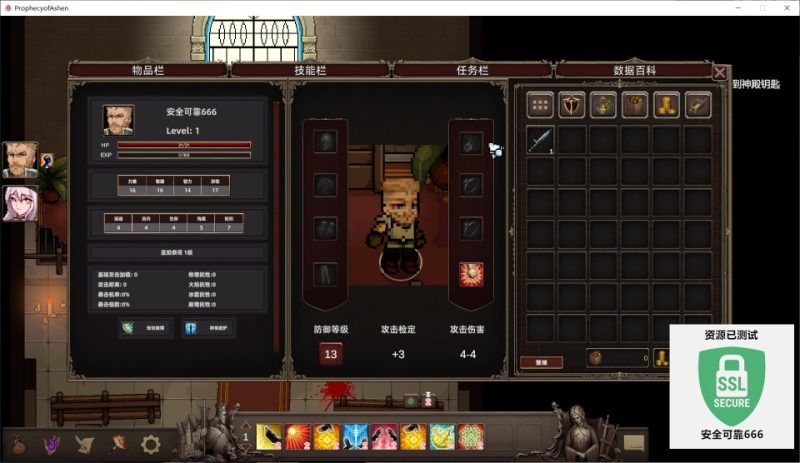
Task: Select the trousers equipment slot
Action: coord(325,273)
